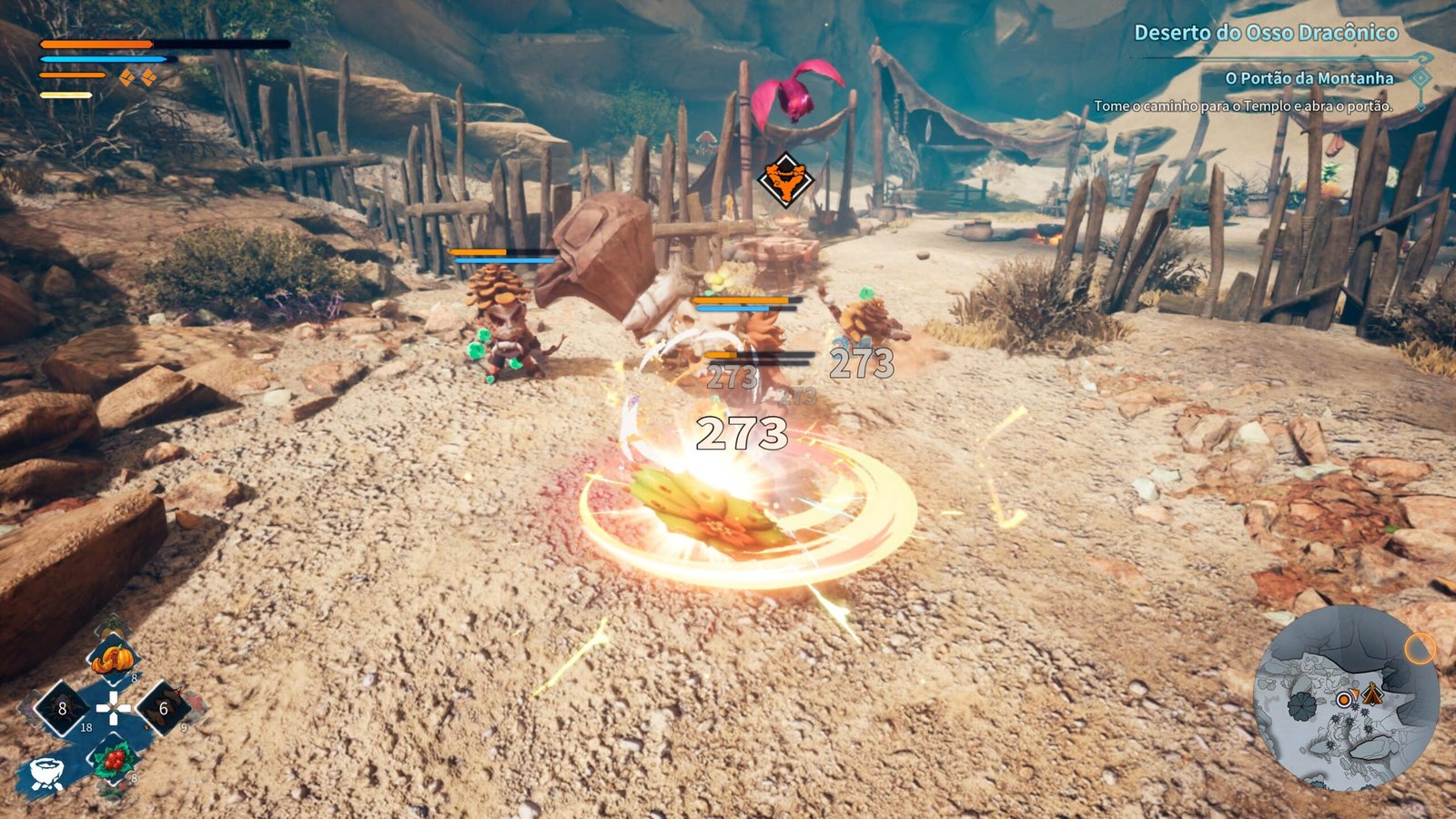This screenshot has height=819, width=1456.
Task: Click the orange fox enemy target marker
Action: pos(785,181)
